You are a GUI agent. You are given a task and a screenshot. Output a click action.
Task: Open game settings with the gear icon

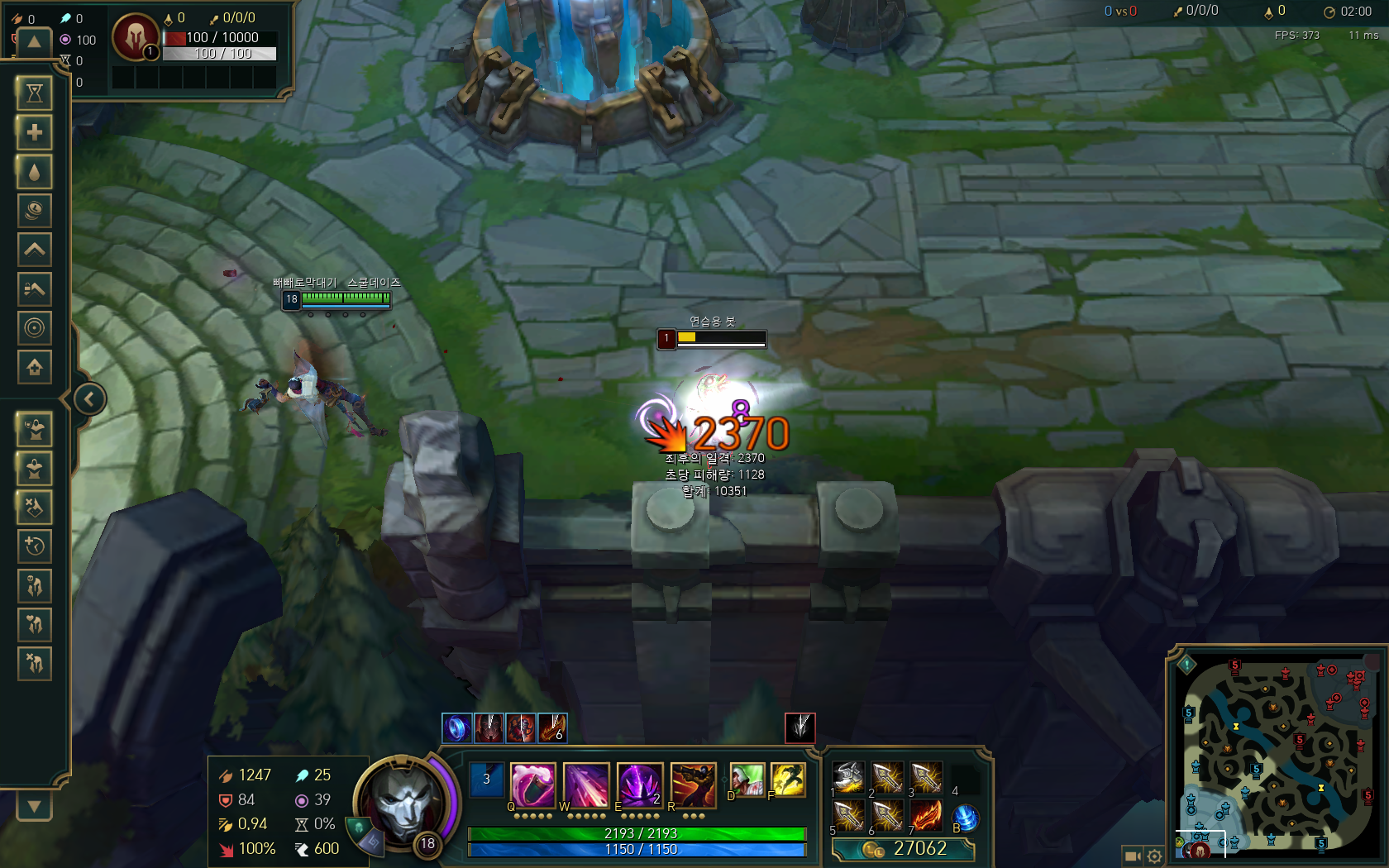[1154, 856]
